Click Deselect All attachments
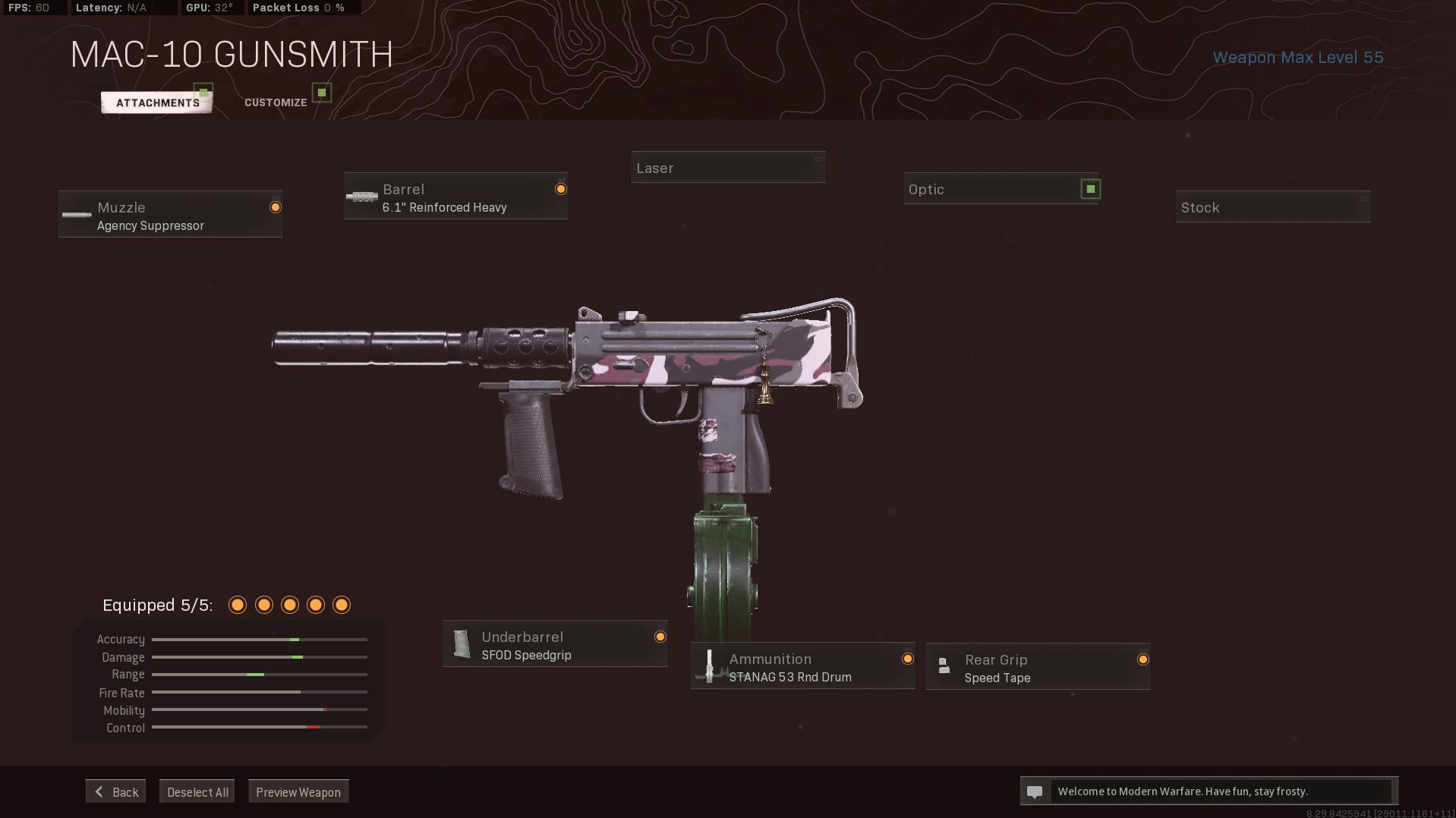The image size is (1456, 818). [197, 791]
